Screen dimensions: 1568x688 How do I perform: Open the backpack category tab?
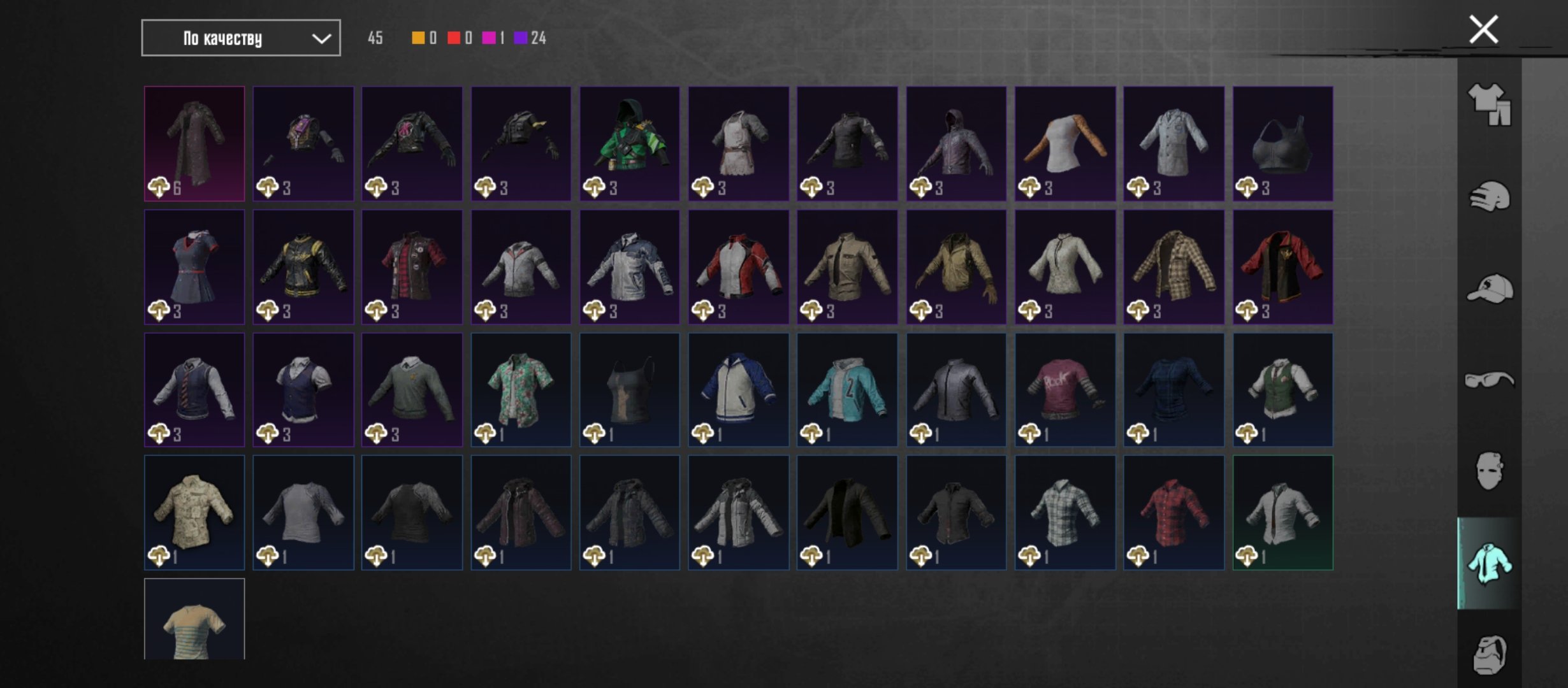click(1489, 654)
